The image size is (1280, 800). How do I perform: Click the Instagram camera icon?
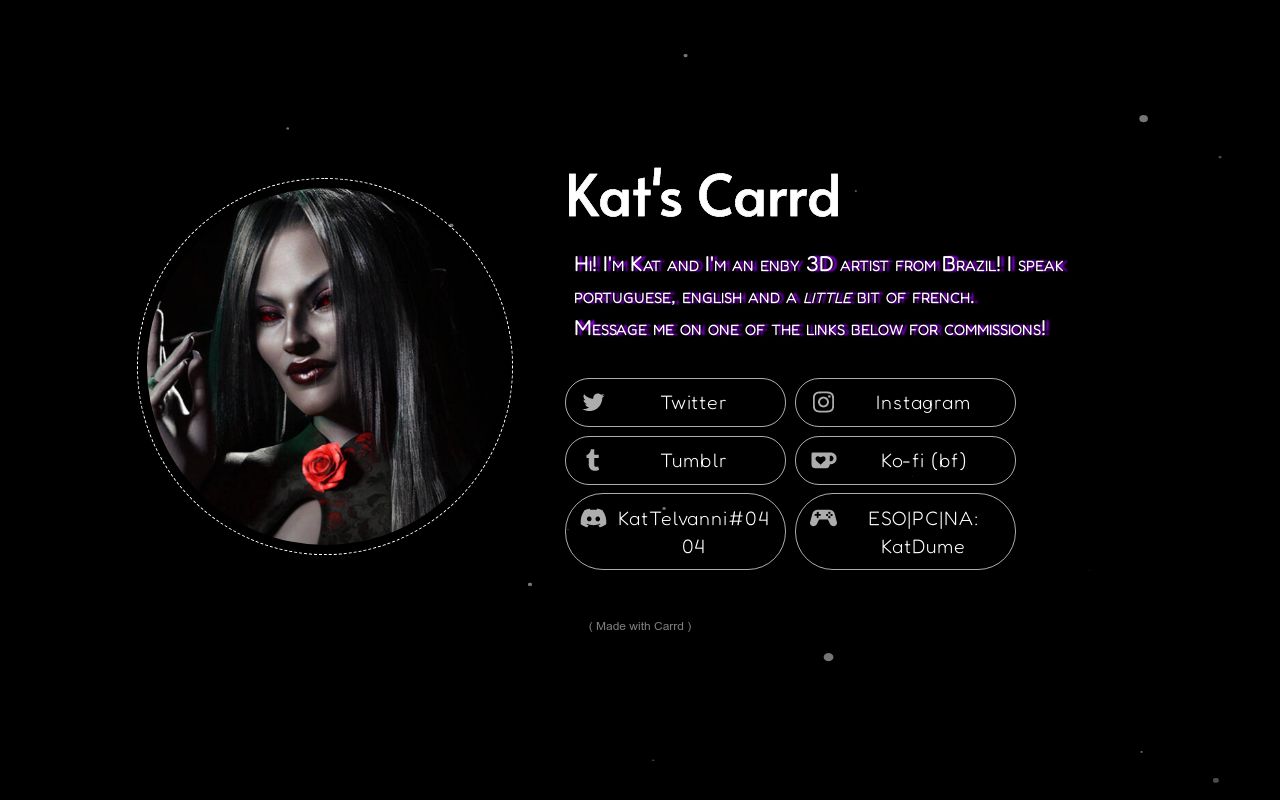823,402
